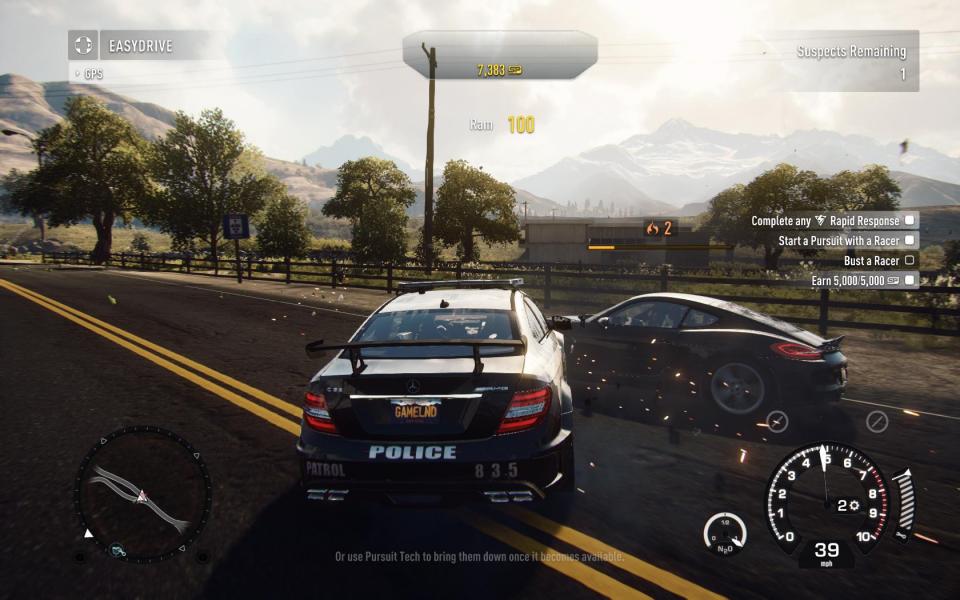Screen dimensions: 960x600
Task: Activate the N2O nitrous gauge
Action: (x=724, y=534)
